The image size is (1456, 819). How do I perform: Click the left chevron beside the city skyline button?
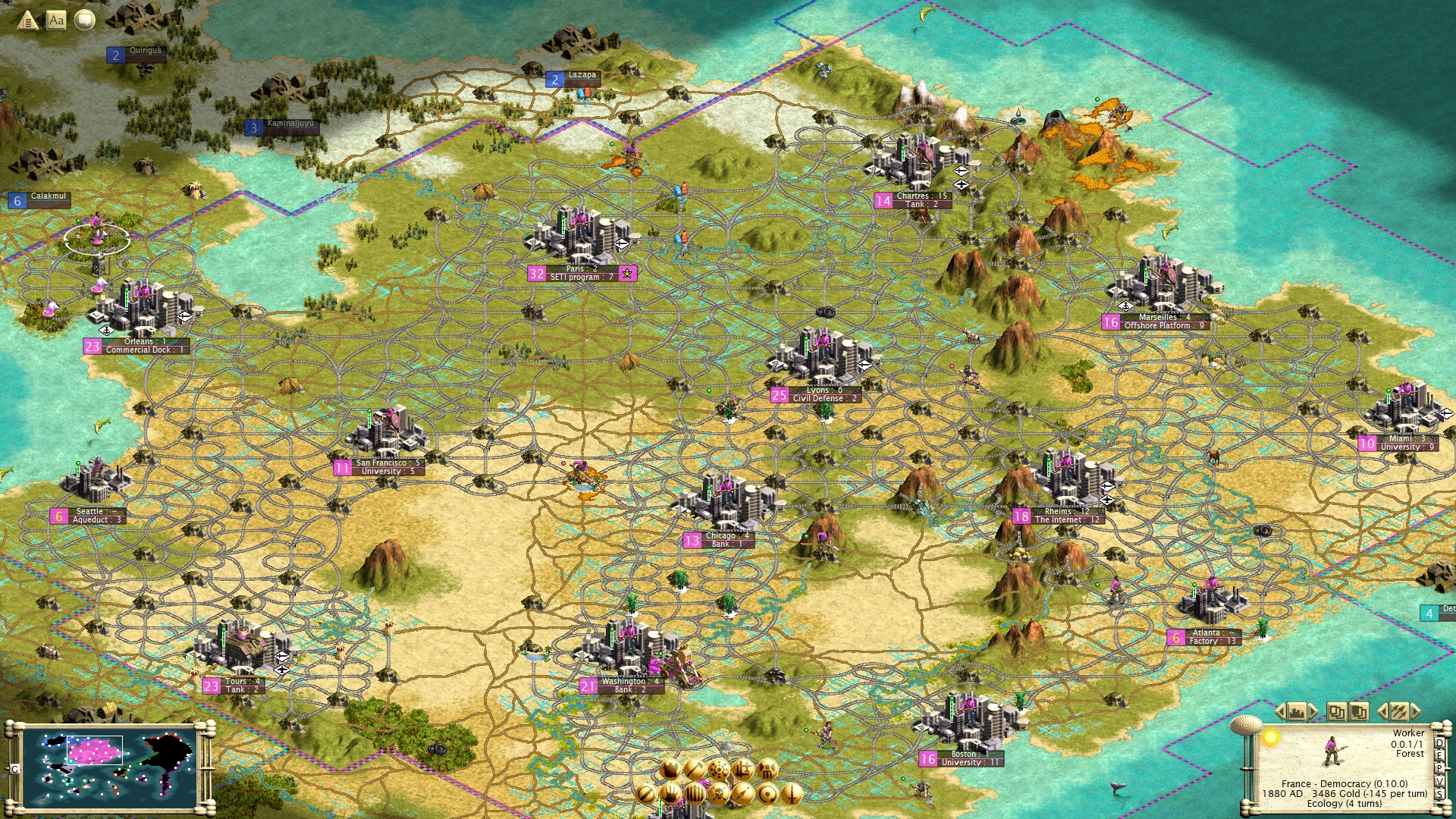point(1280,711)
